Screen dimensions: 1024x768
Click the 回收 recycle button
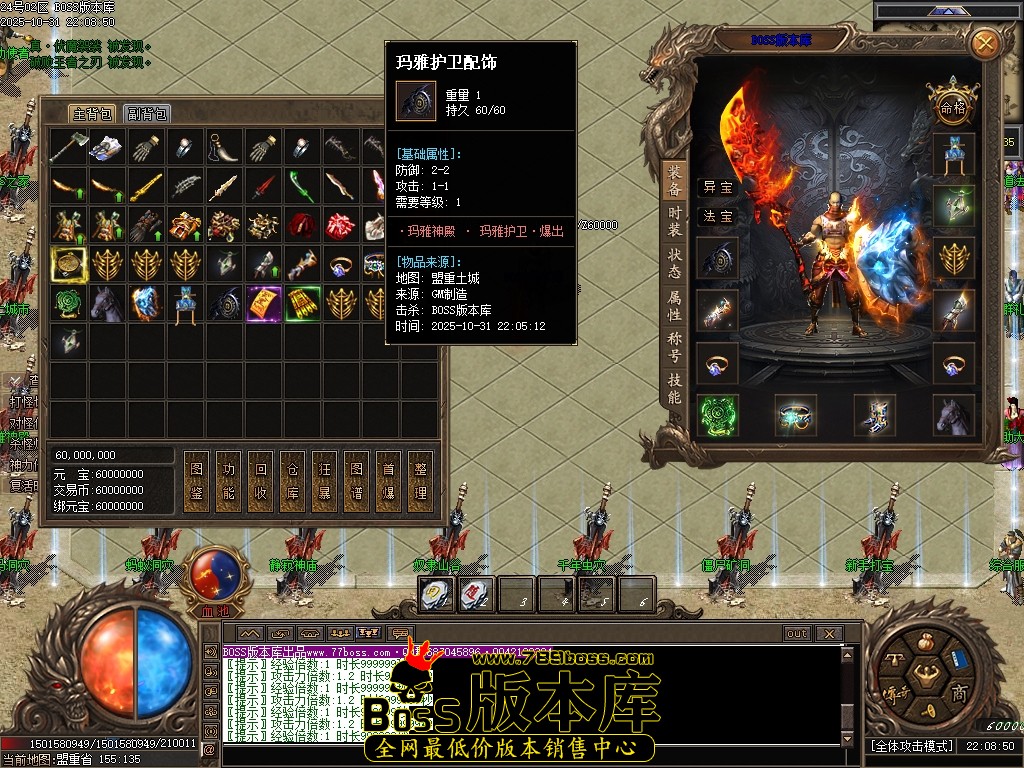point(261,481)
